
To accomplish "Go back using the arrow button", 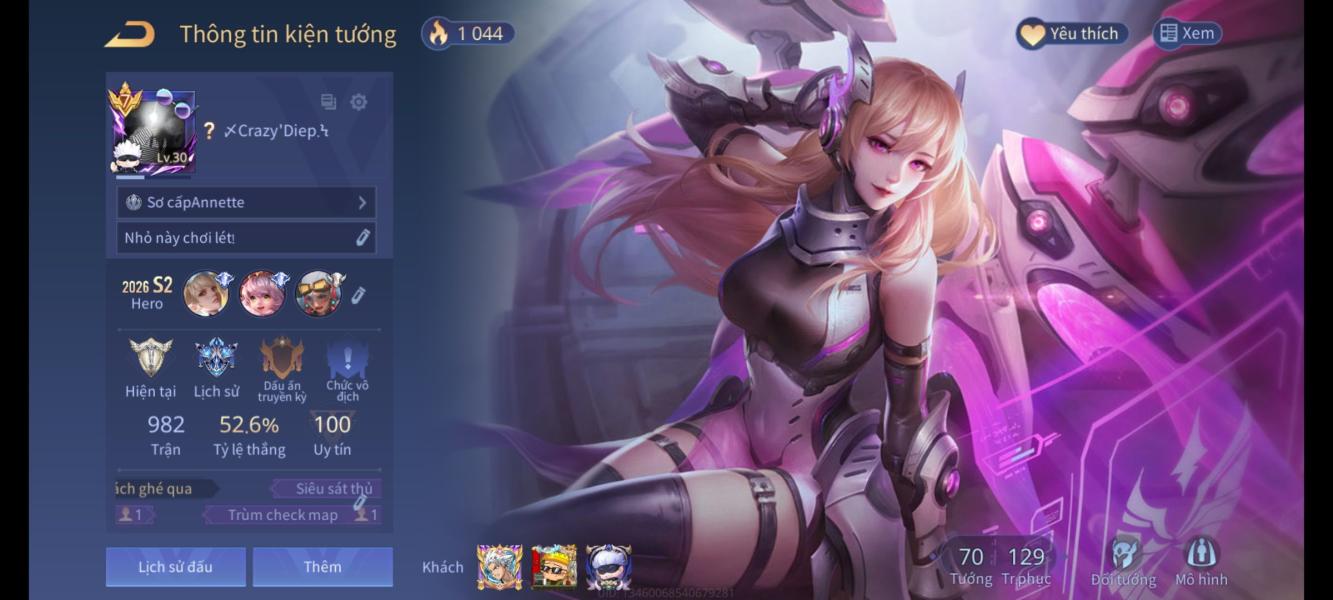I will click(130, 34).
